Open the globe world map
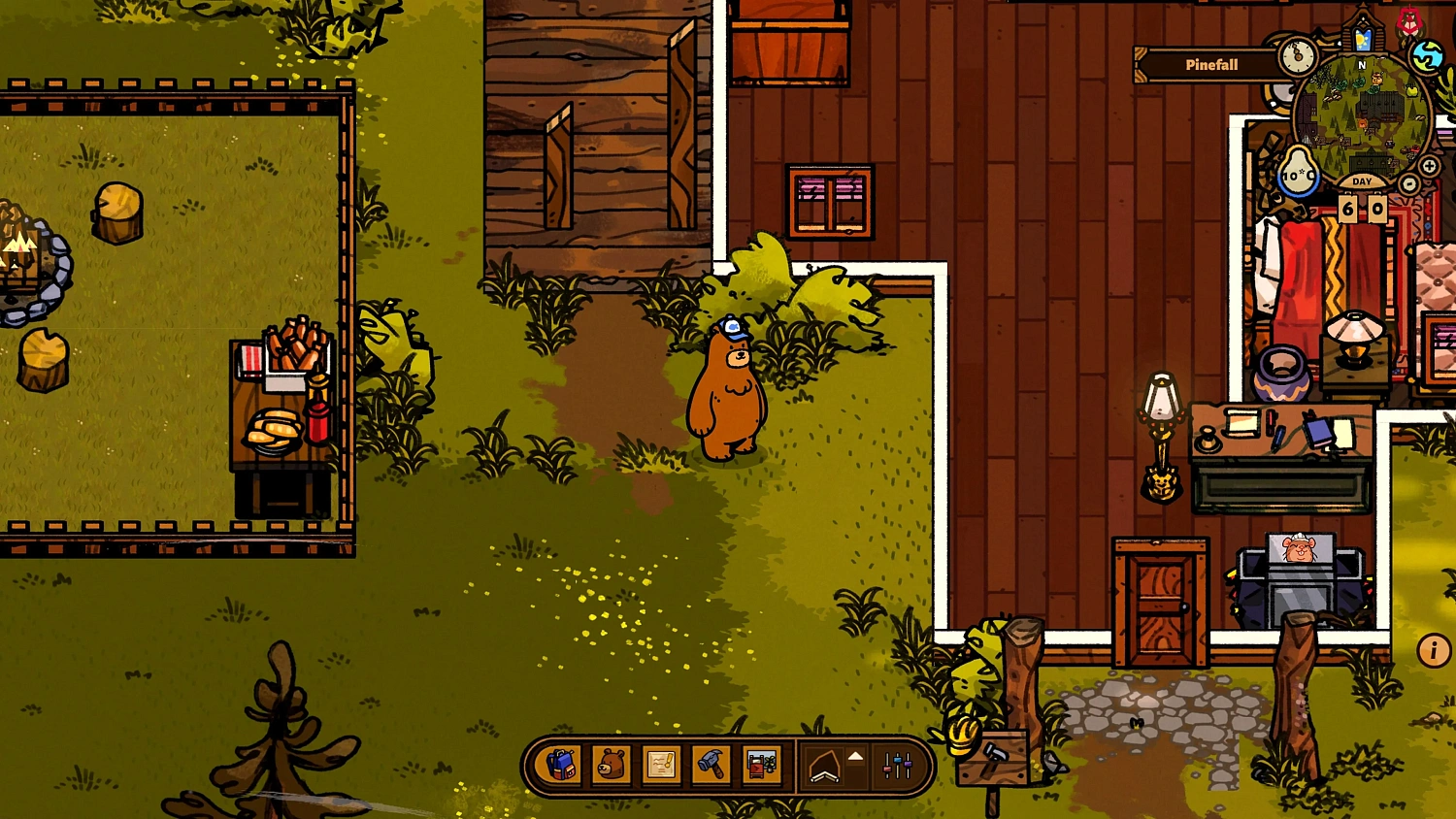The width and height of the screenshot is (1456, 819). click(1428, 55)
